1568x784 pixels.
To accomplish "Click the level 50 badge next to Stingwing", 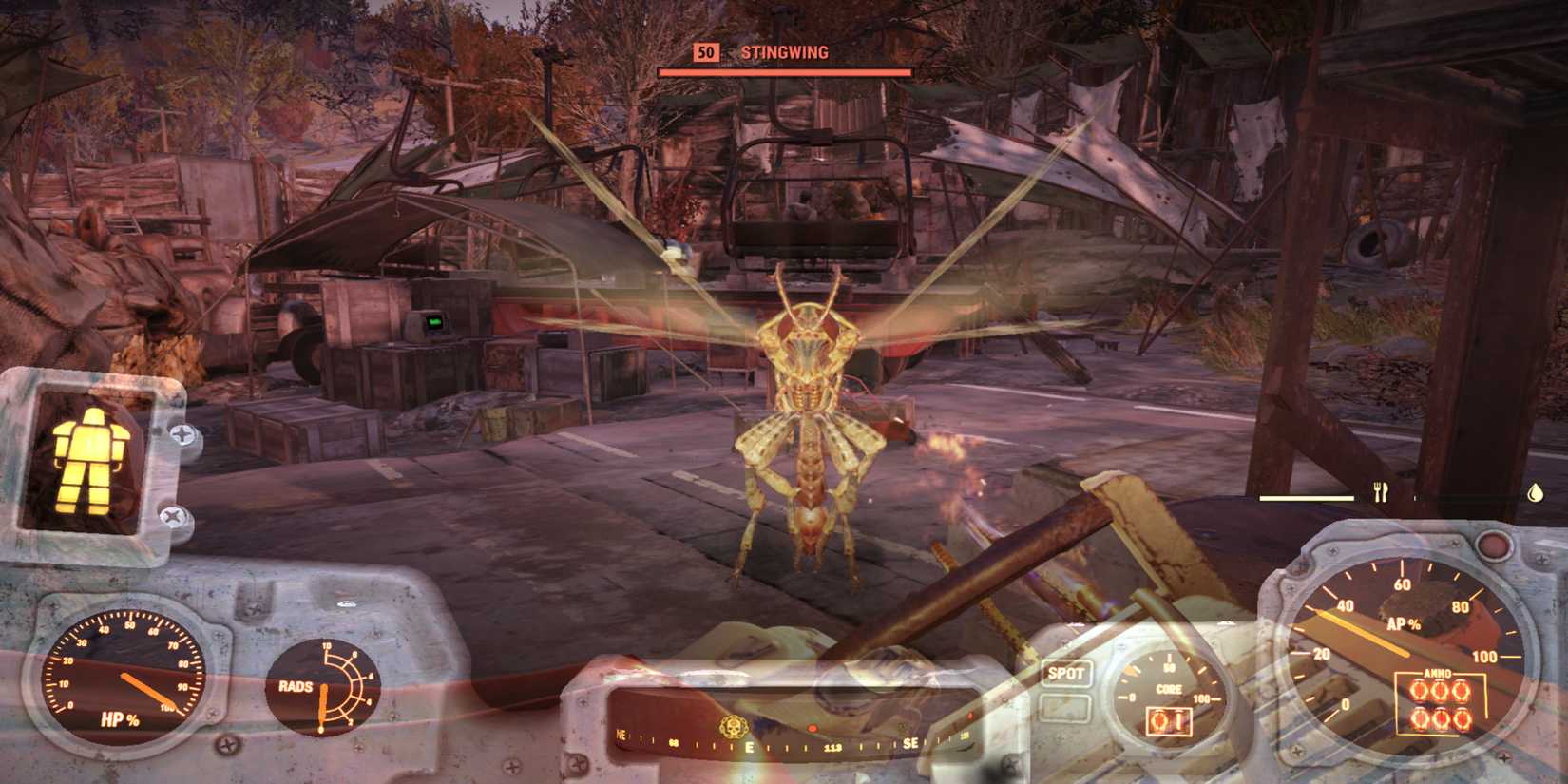I will [x=705, y=53].
